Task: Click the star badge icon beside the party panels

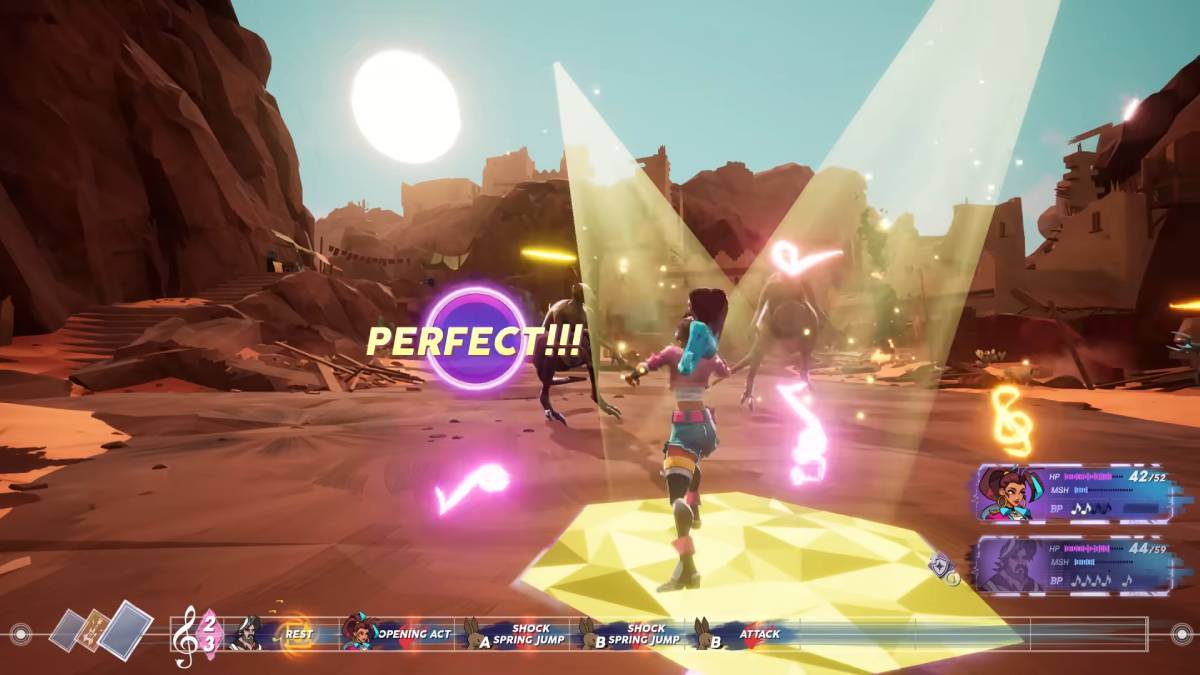Action: (x=941, y=567)
